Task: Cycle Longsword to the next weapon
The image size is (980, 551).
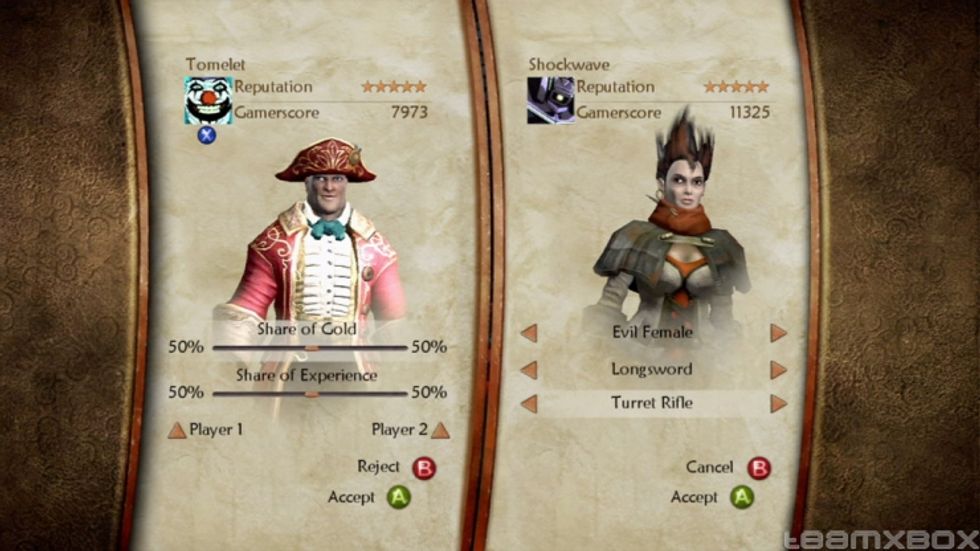Action: pos(778,370)
